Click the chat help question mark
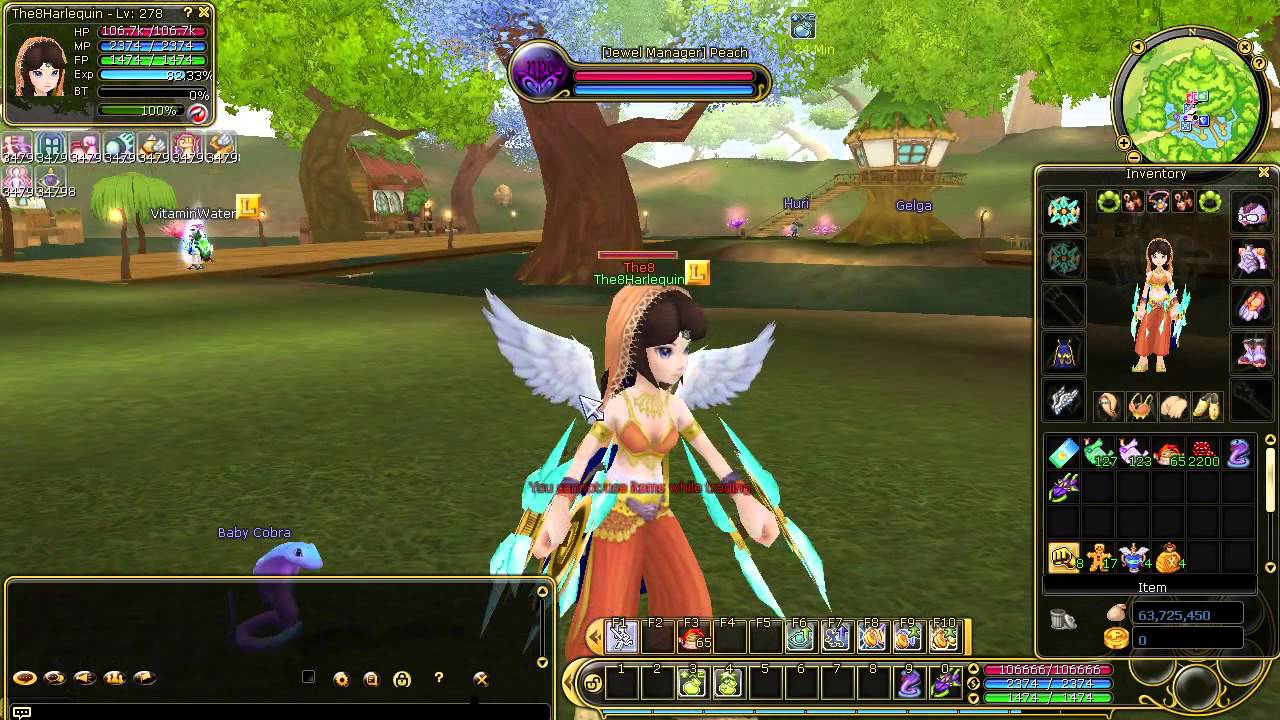The image size is (1280, 720). tap(438, 678)
